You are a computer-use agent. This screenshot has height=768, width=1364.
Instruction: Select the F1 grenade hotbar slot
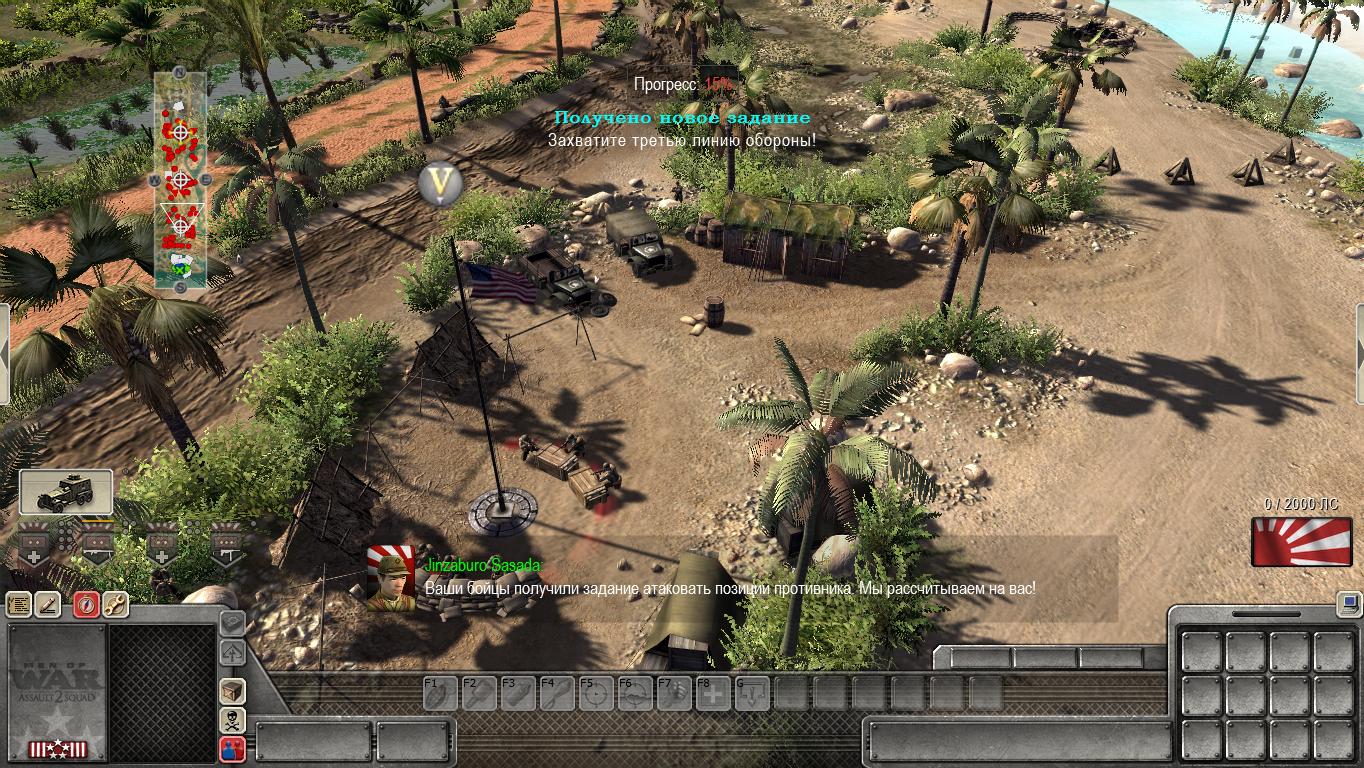point(441,693)
